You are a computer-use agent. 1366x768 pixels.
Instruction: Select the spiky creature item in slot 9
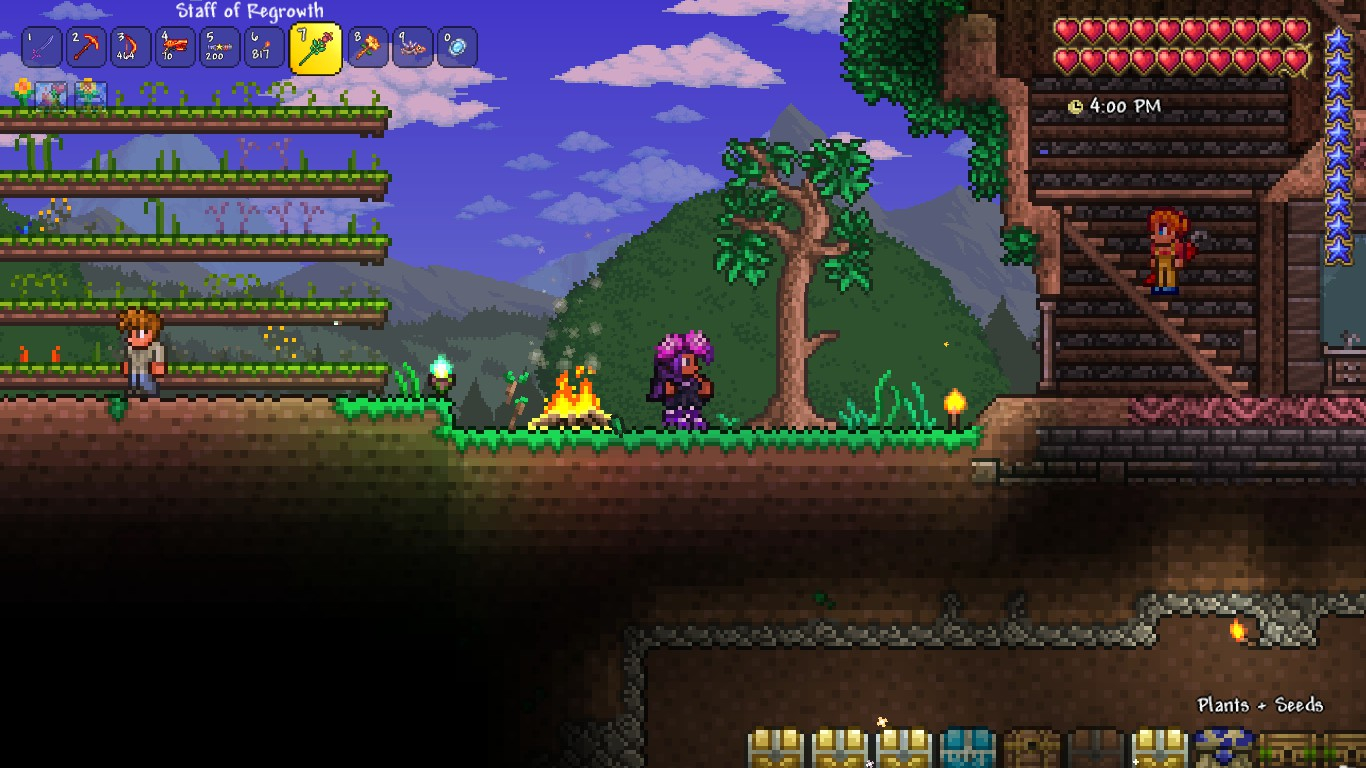tap(412, 47)
